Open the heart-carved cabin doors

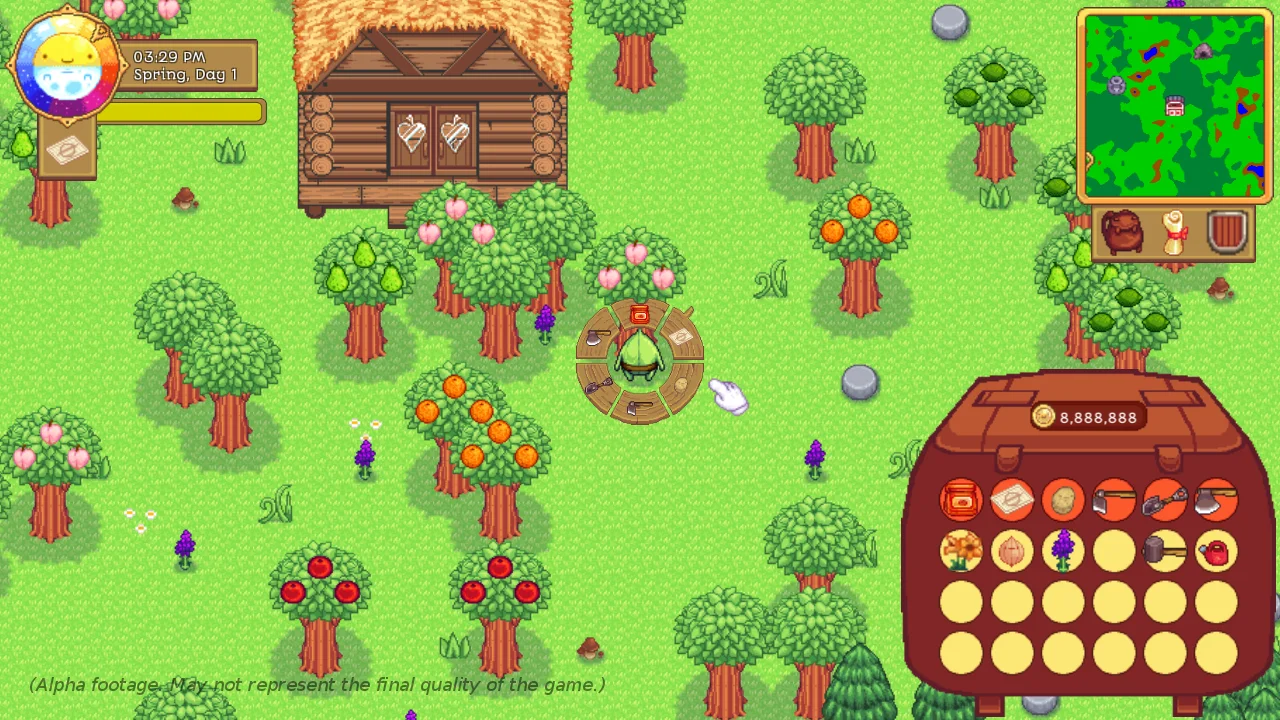pos(433,135)
